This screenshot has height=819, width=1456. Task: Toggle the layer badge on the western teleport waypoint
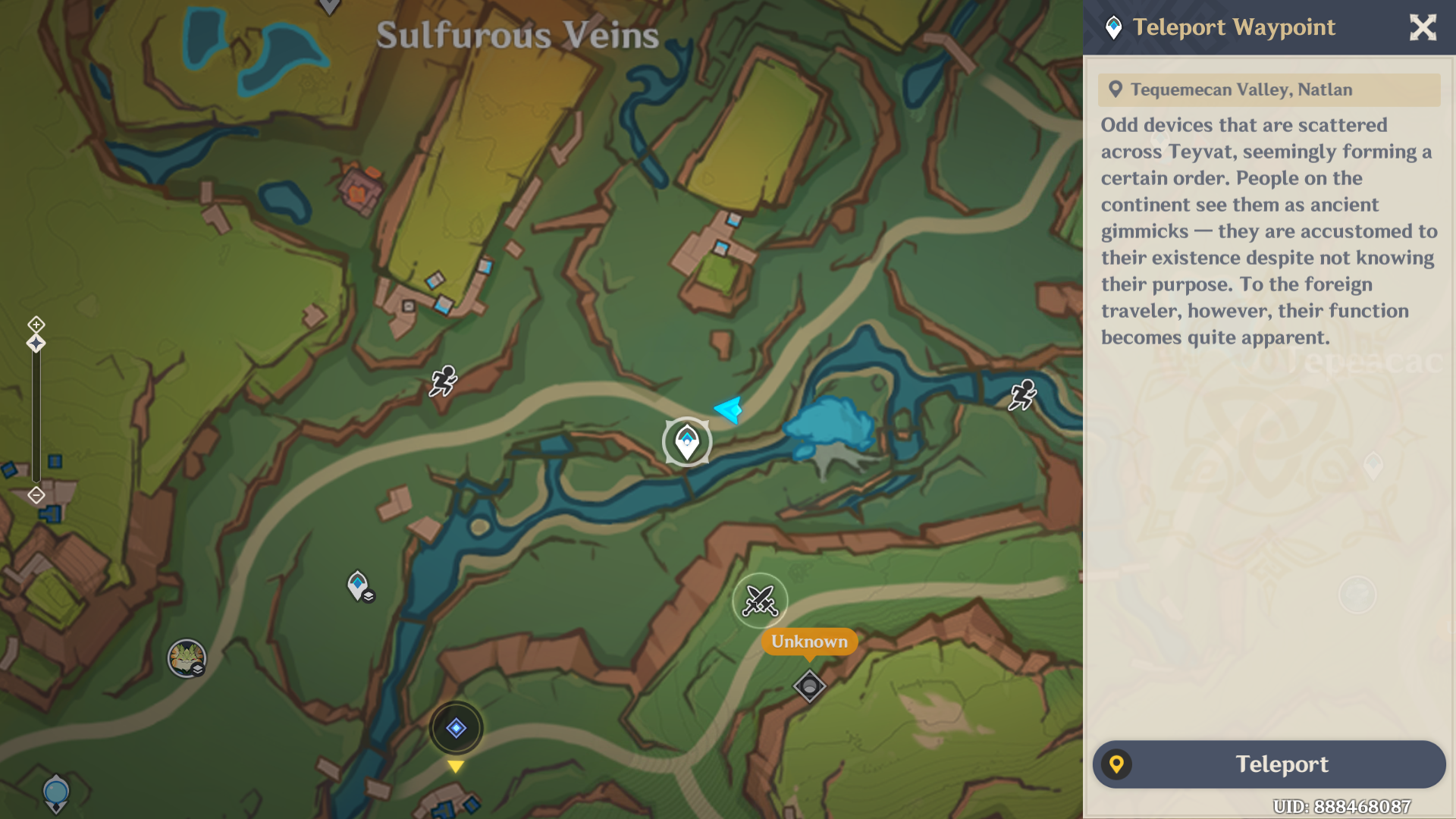click(x=369, y=598)
